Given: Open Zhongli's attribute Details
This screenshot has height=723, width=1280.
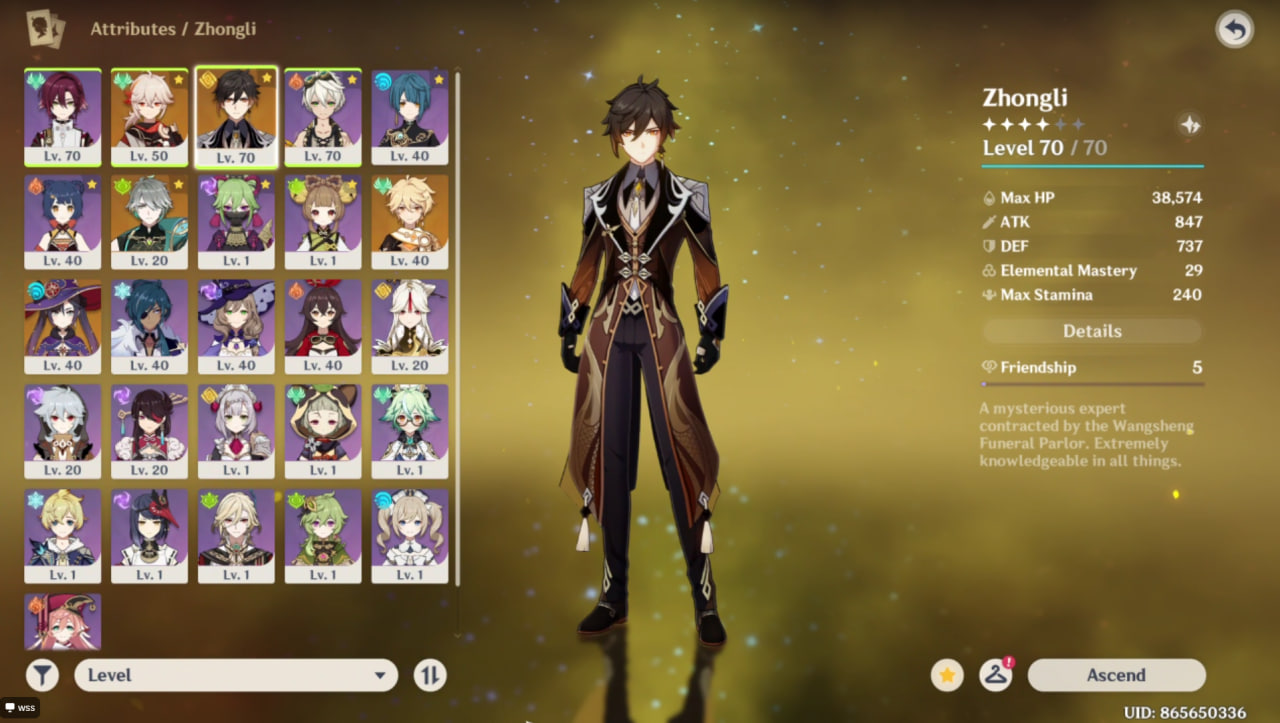Looking at the screenshot, I should (1092, 331).
